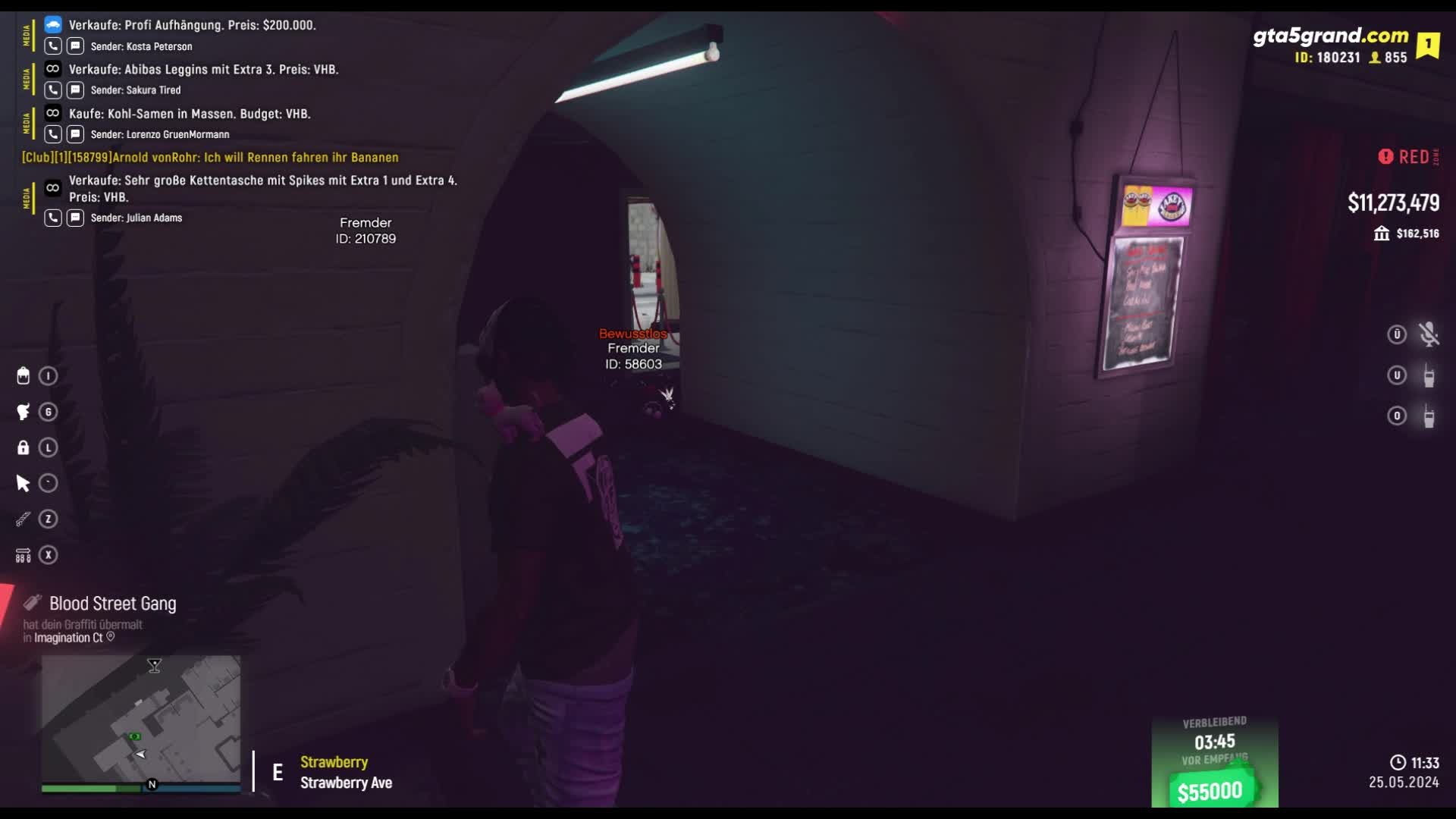This screenshot has height=819, width=1456.
Task: Call Sakura Tired about the Abibas Leggins
Action: (52, 90)
